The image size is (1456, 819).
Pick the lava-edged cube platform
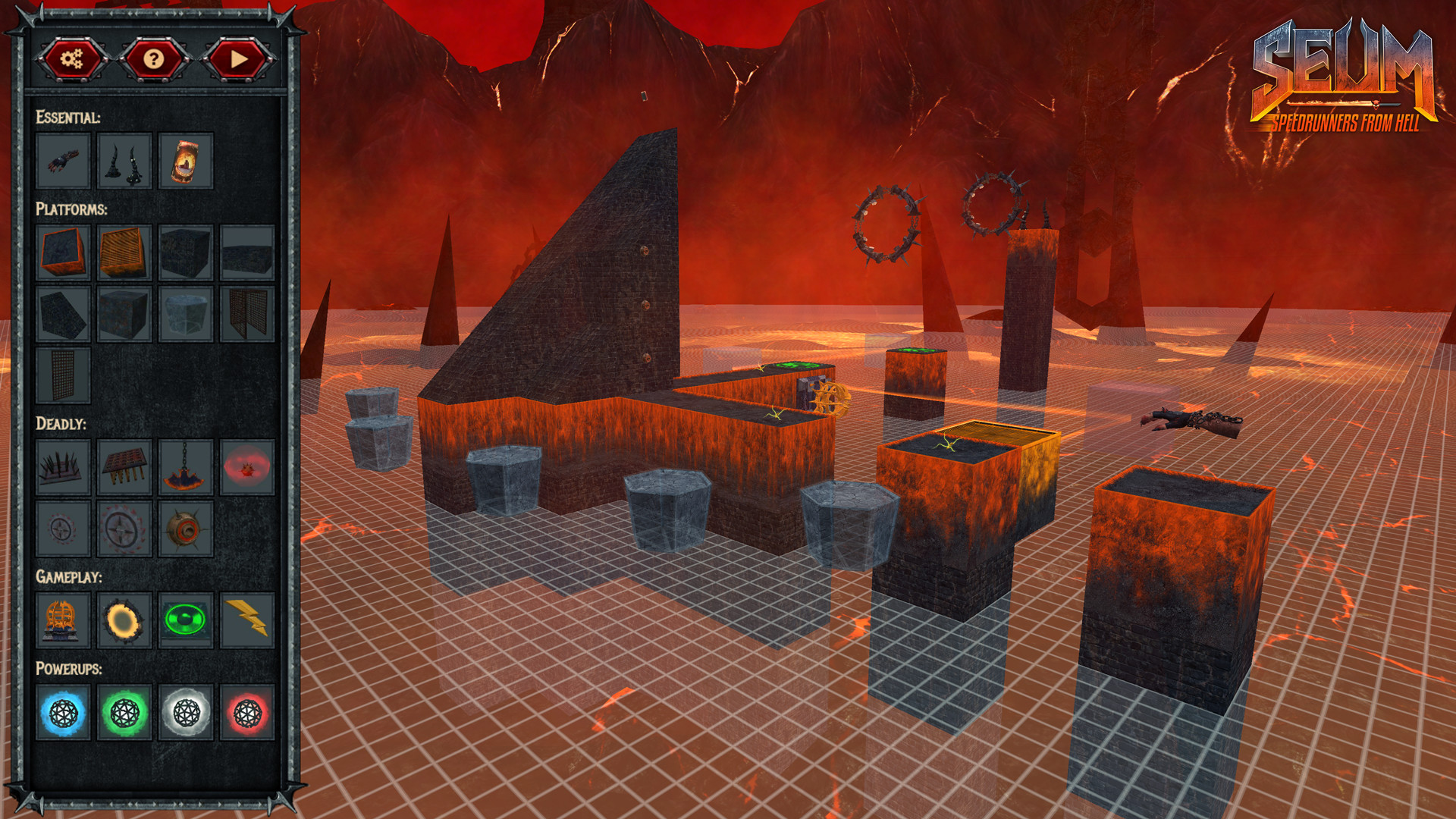click(x=64, y=253)
